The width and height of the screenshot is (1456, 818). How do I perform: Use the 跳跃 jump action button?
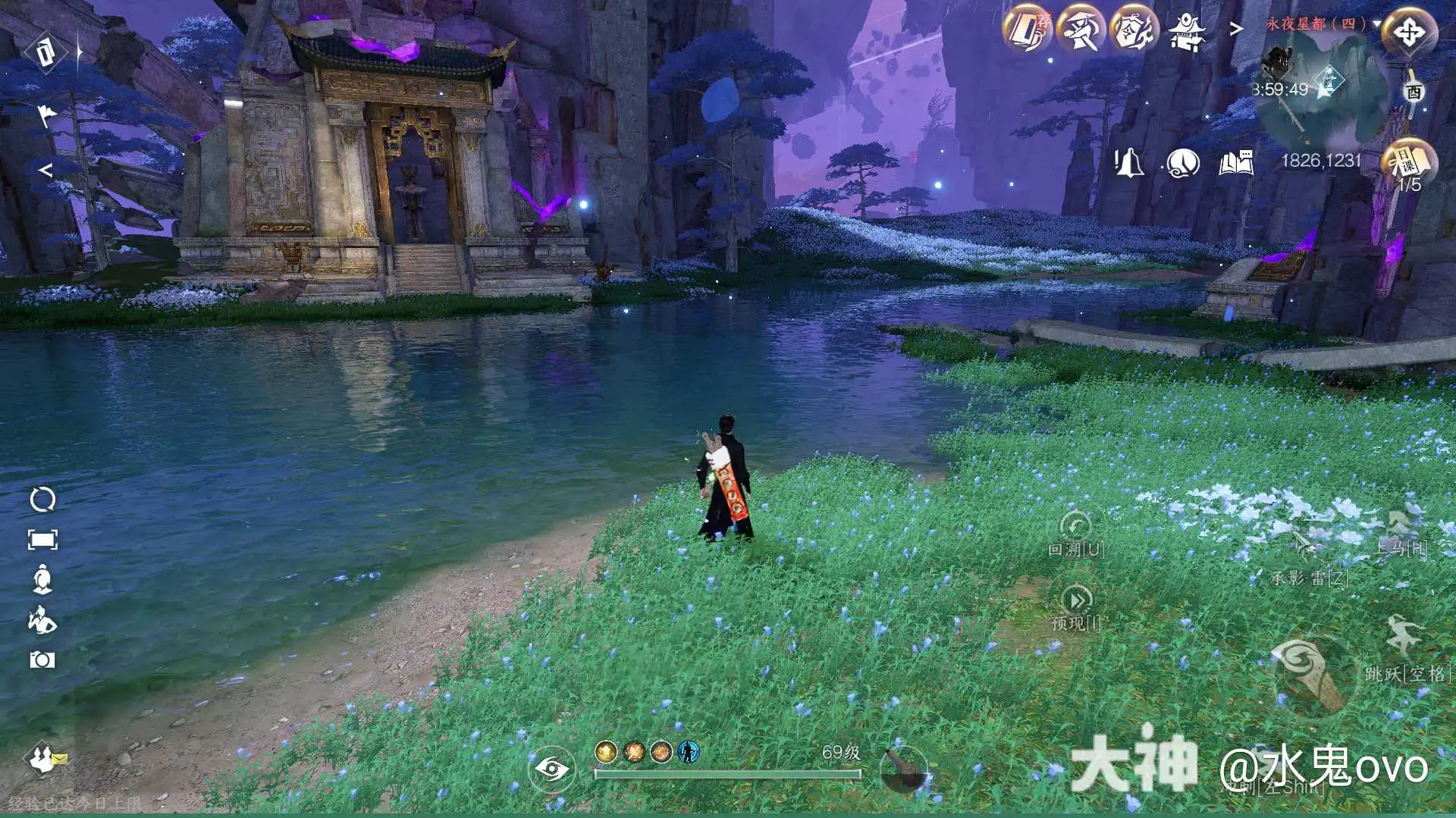point(1402,641)
